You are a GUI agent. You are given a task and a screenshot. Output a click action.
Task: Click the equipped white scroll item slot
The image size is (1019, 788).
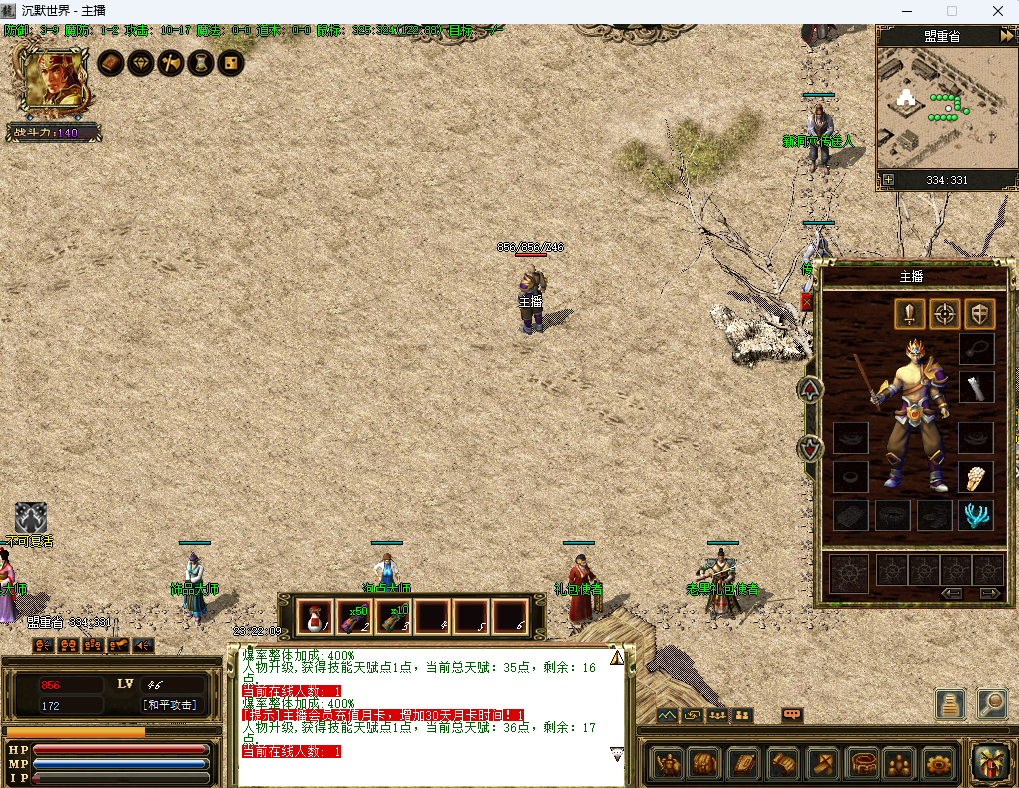tap(976, 387)
